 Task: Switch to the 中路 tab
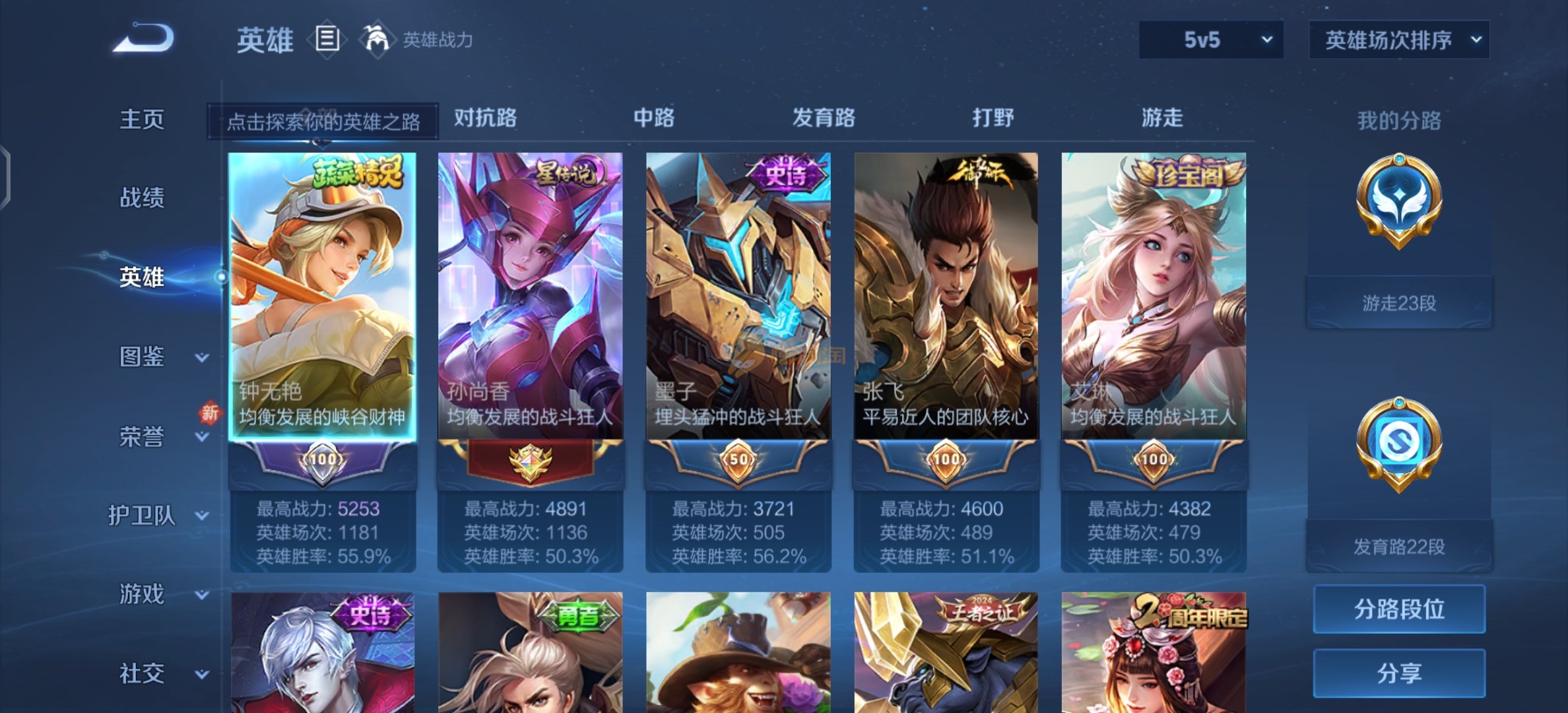point(654,118)
